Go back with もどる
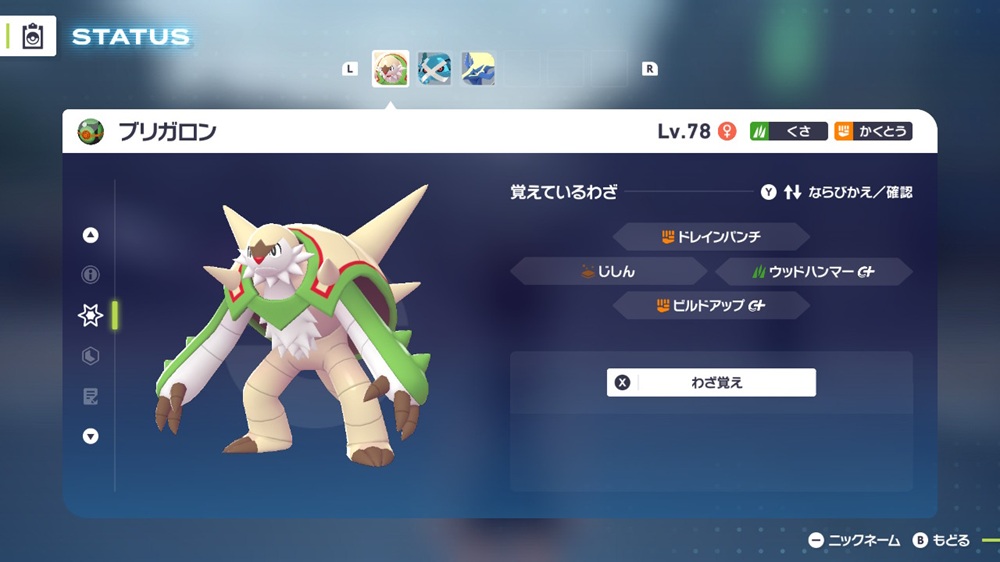Viewport: 1000px width, 562px height. click(x=940, y=540)
